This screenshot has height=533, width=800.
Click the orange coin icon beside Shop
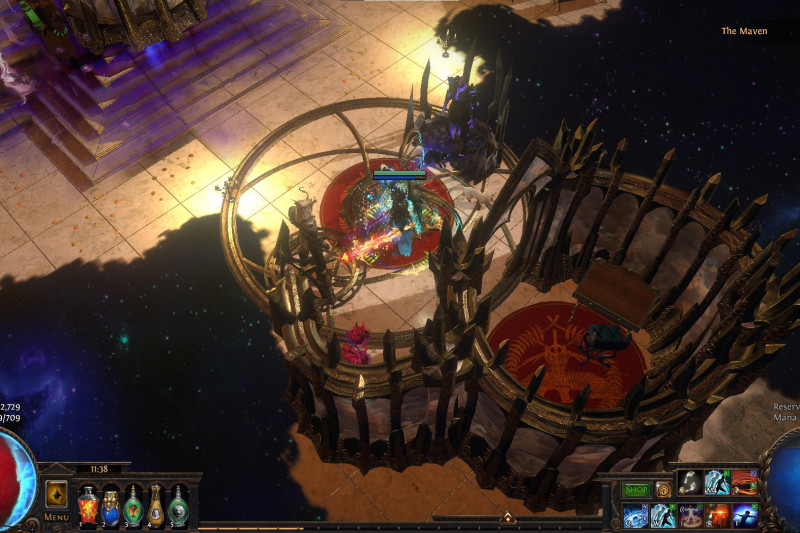tap(663, 490)
